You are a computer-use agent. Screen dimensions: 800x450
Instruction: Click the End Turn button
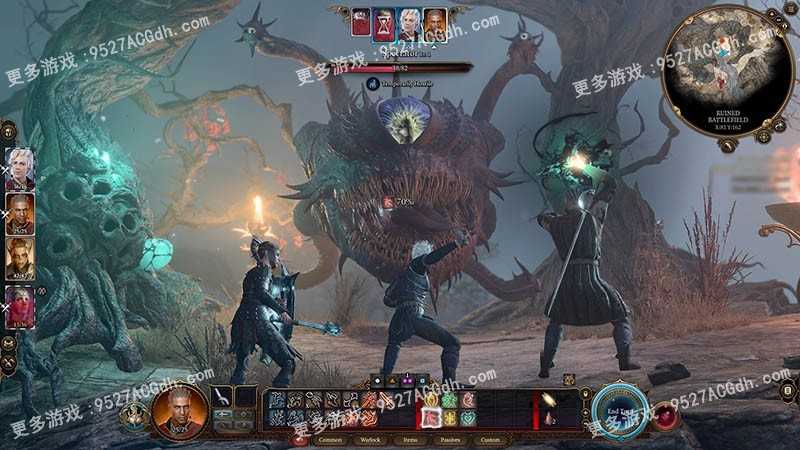point(618,408)
